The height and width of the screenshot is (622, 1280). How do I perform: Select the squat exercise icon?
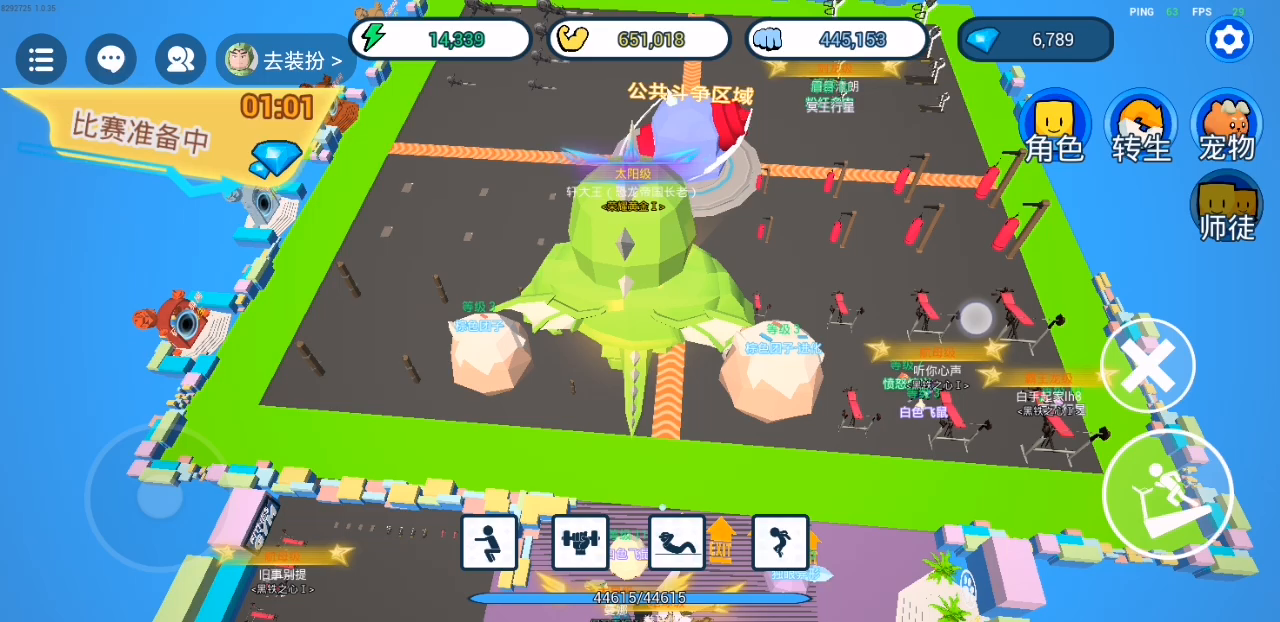[490, 543]
